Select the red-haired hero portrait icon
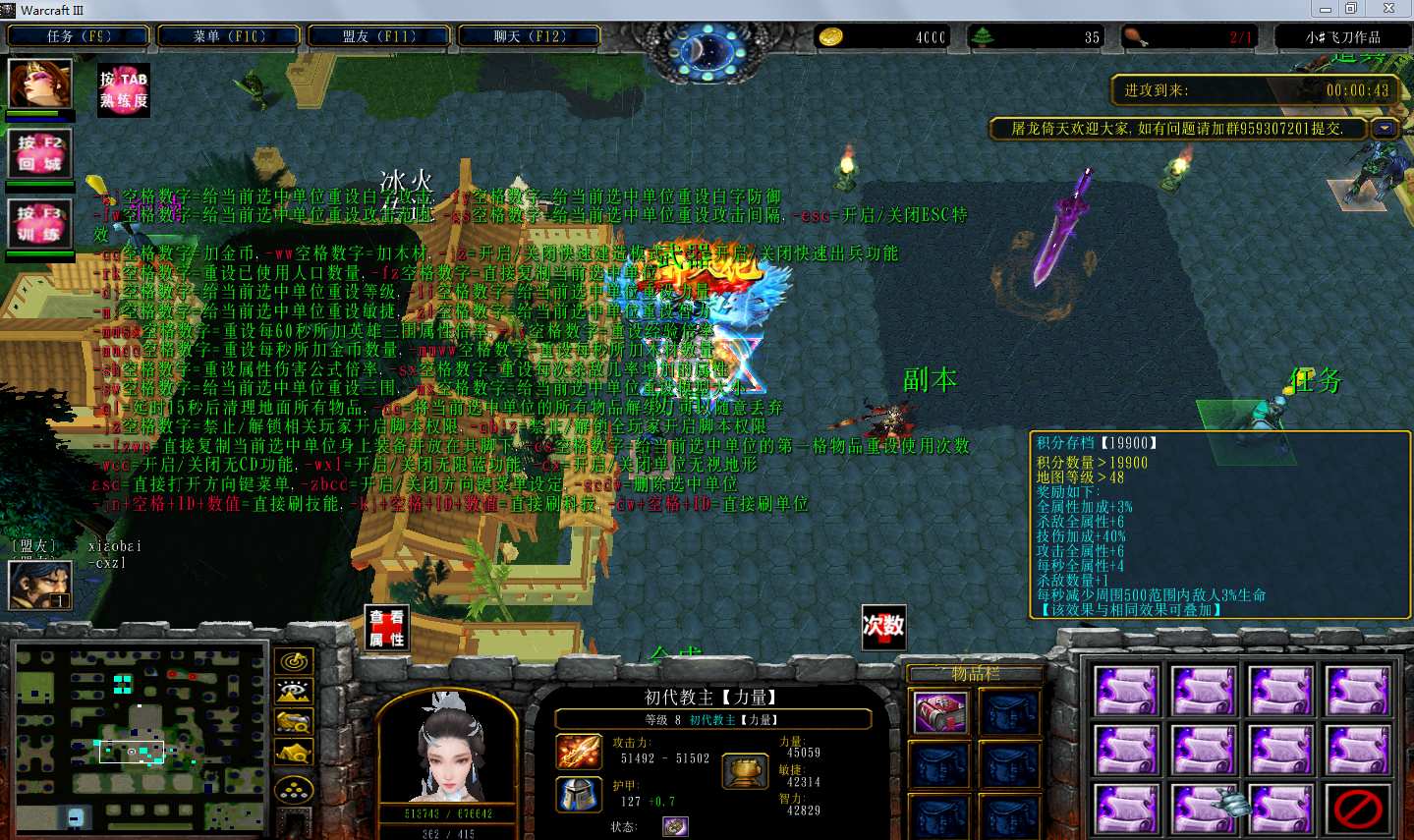1414x840 pixels. [x=40, y=84]
